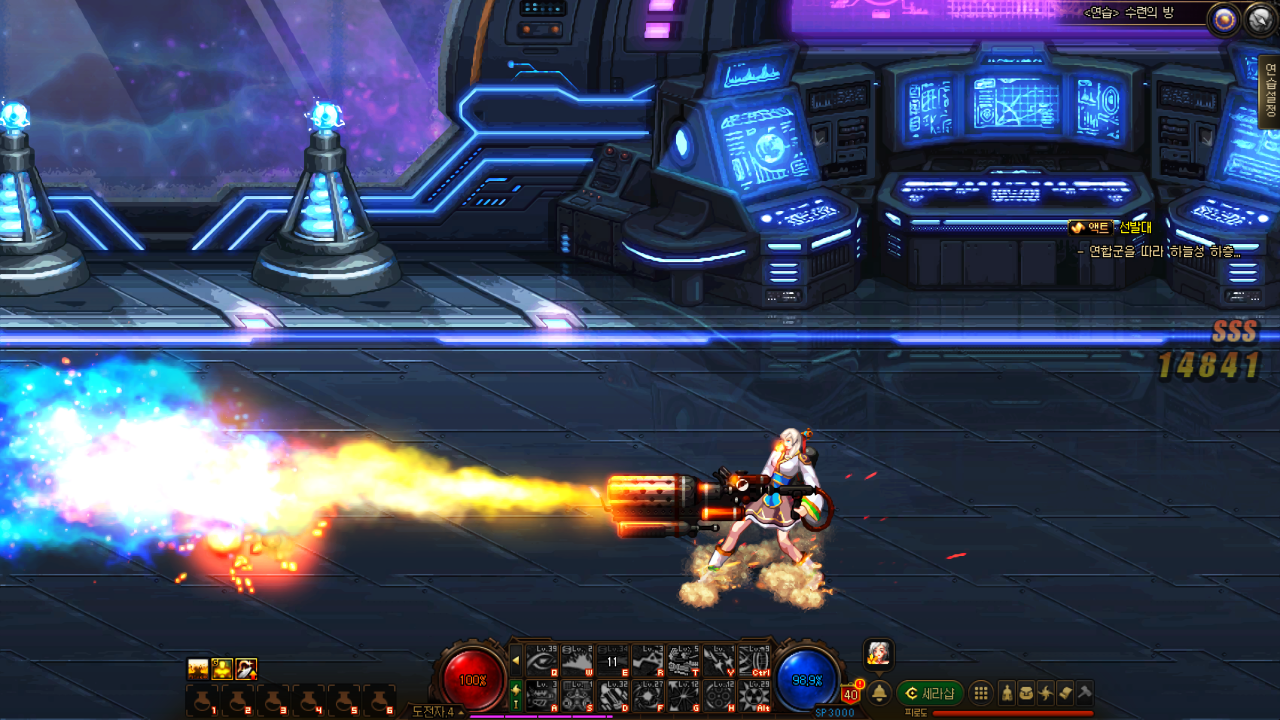The image size is (1280, 720).
Task: Open the scroll-shaped quest icon
Action: (1065, 693)
